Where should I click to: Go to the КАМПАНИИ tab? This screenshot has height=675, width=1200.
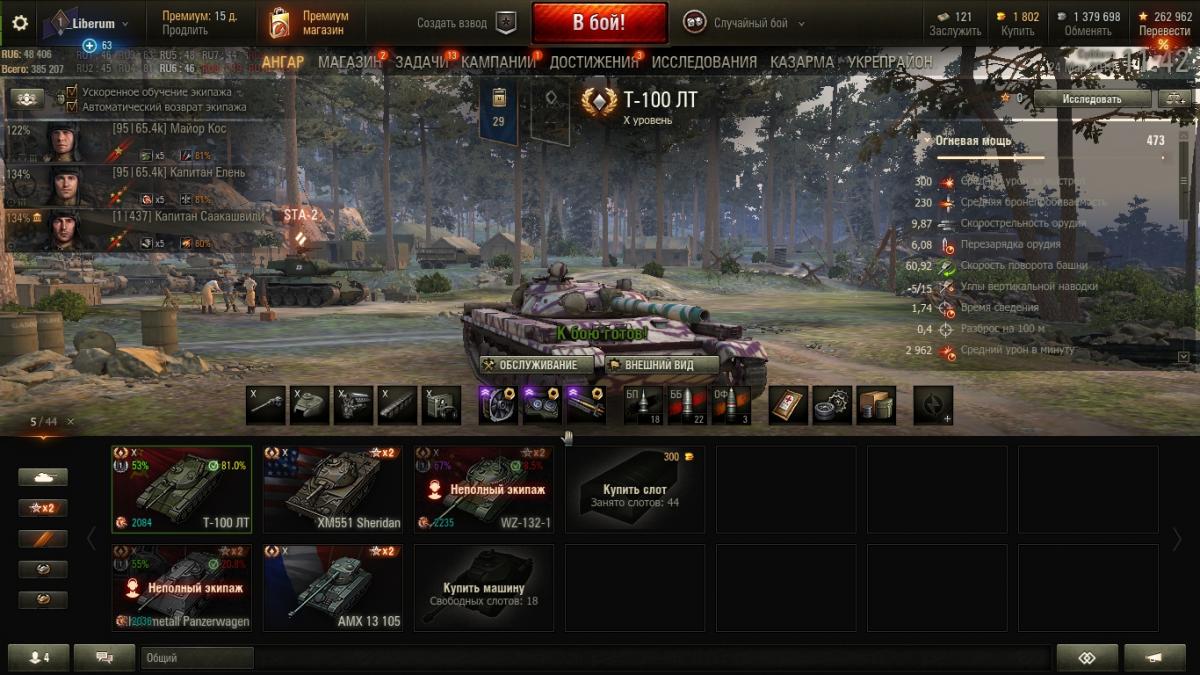click(x=498, y=62)
